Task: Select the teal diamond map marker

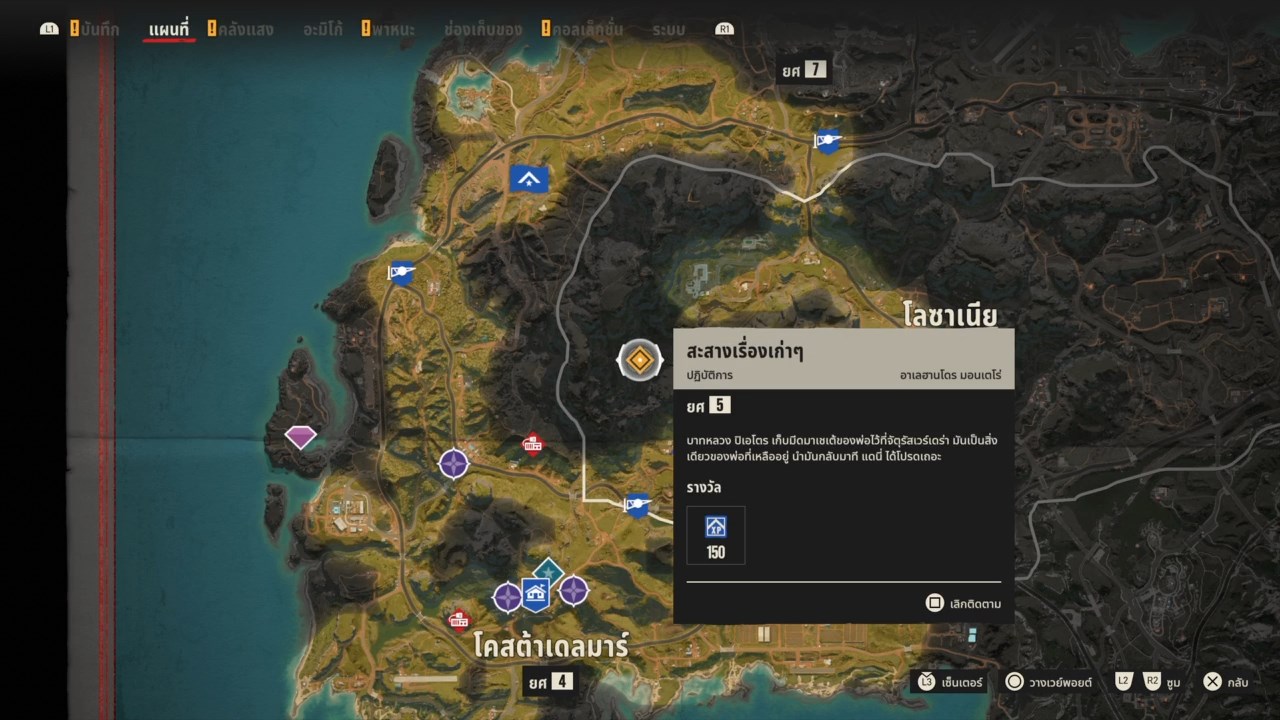Action: (548, 571)
